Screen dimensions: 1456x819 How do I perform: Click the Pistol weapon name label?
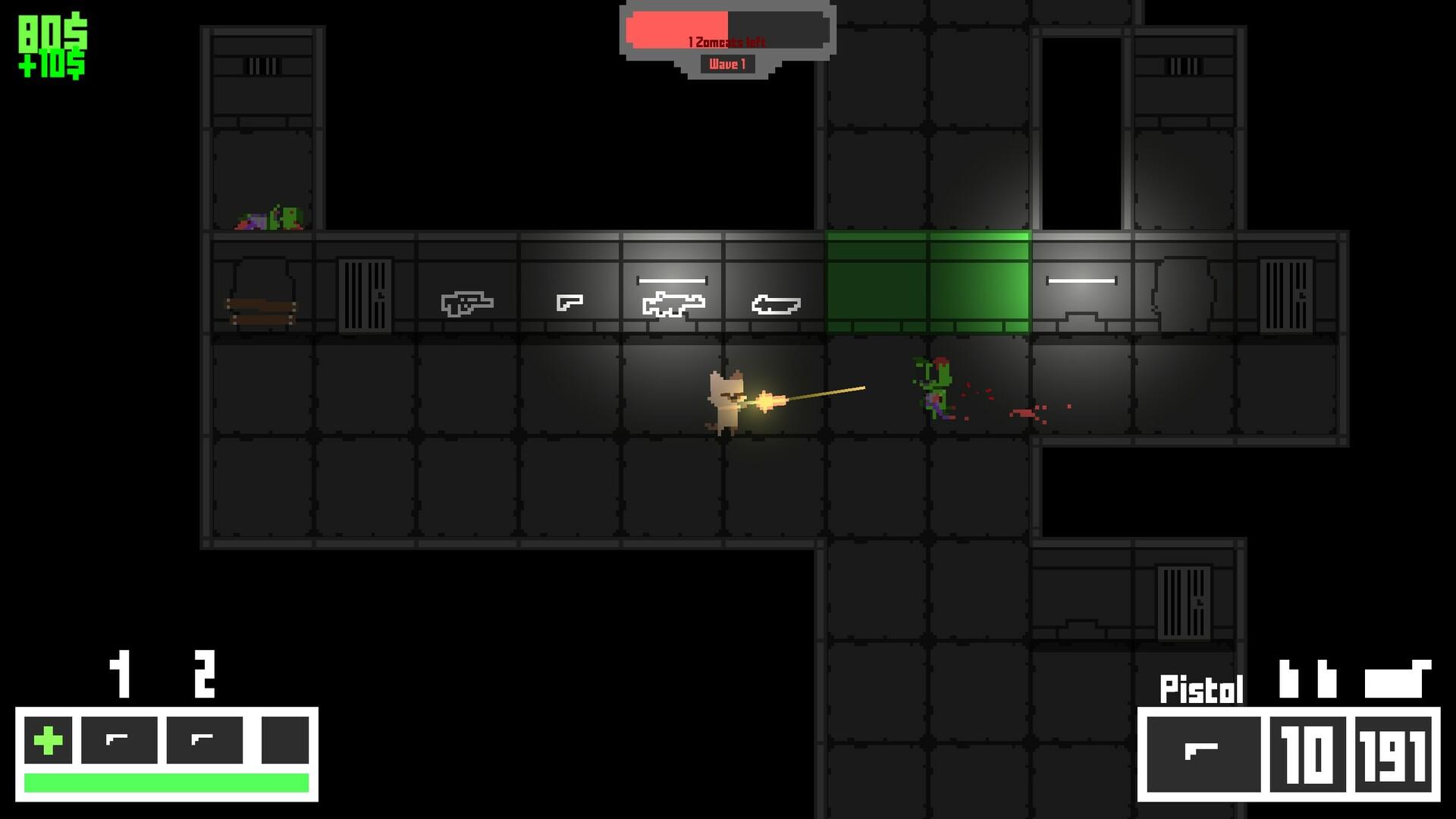pos(1201,689)
